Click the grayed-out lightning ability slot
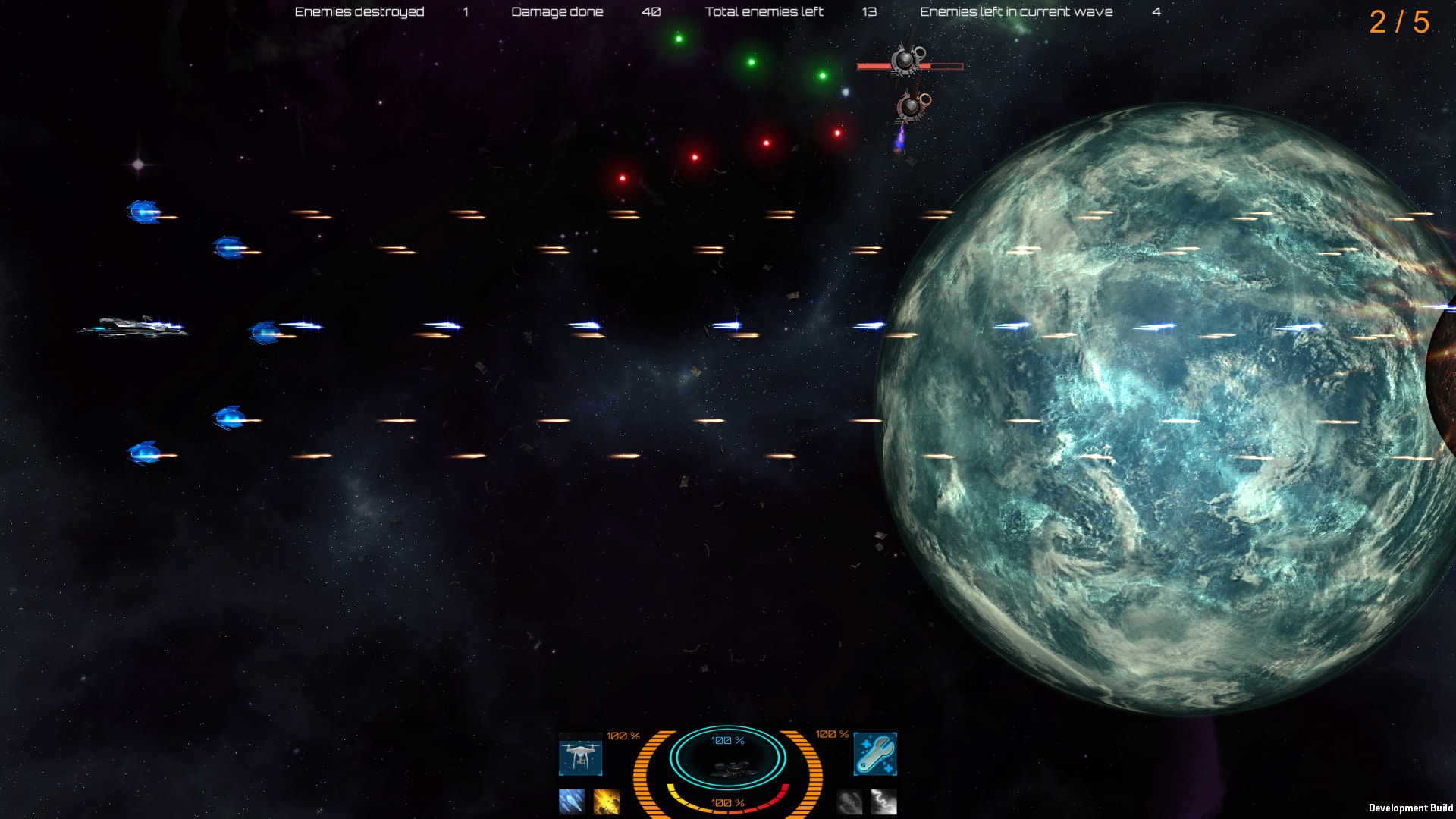The height and width of the screenshot is (819, 1456). click(882, 800)
